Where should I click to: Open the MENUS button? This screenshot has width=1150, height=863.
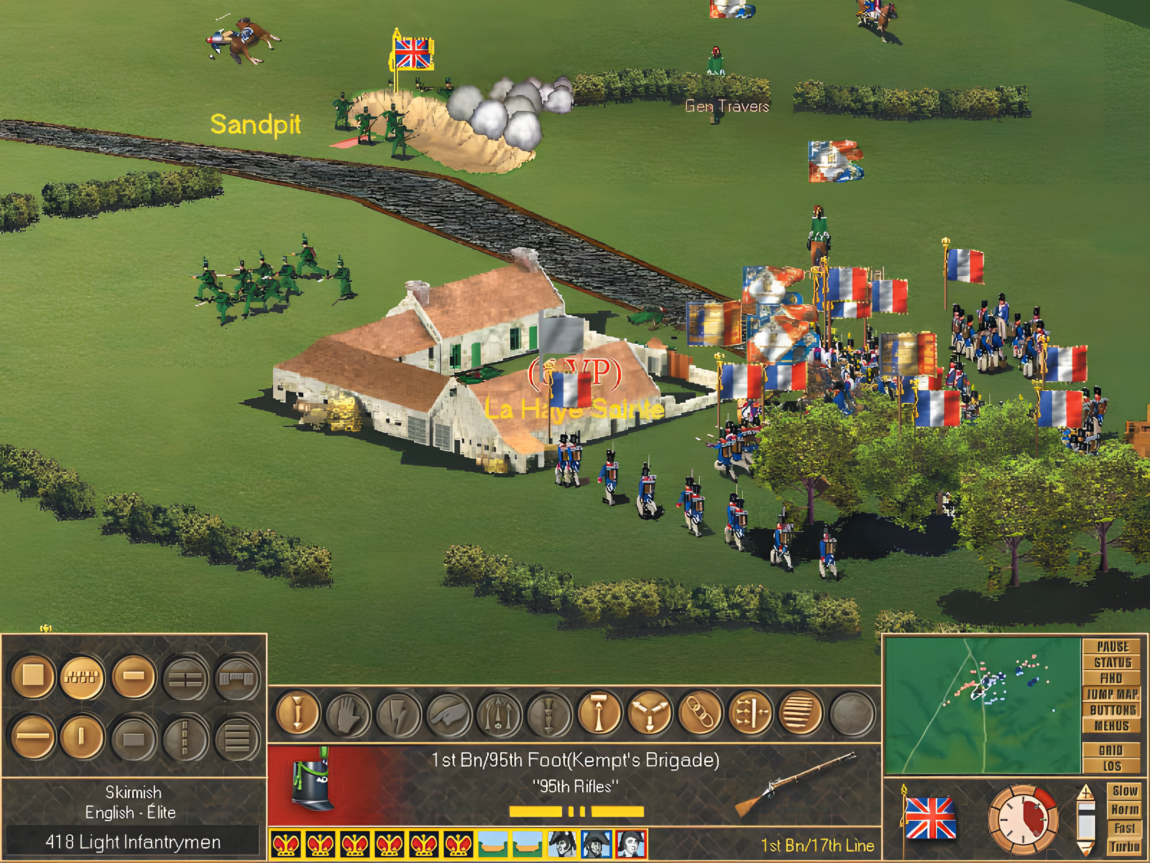1111,726
